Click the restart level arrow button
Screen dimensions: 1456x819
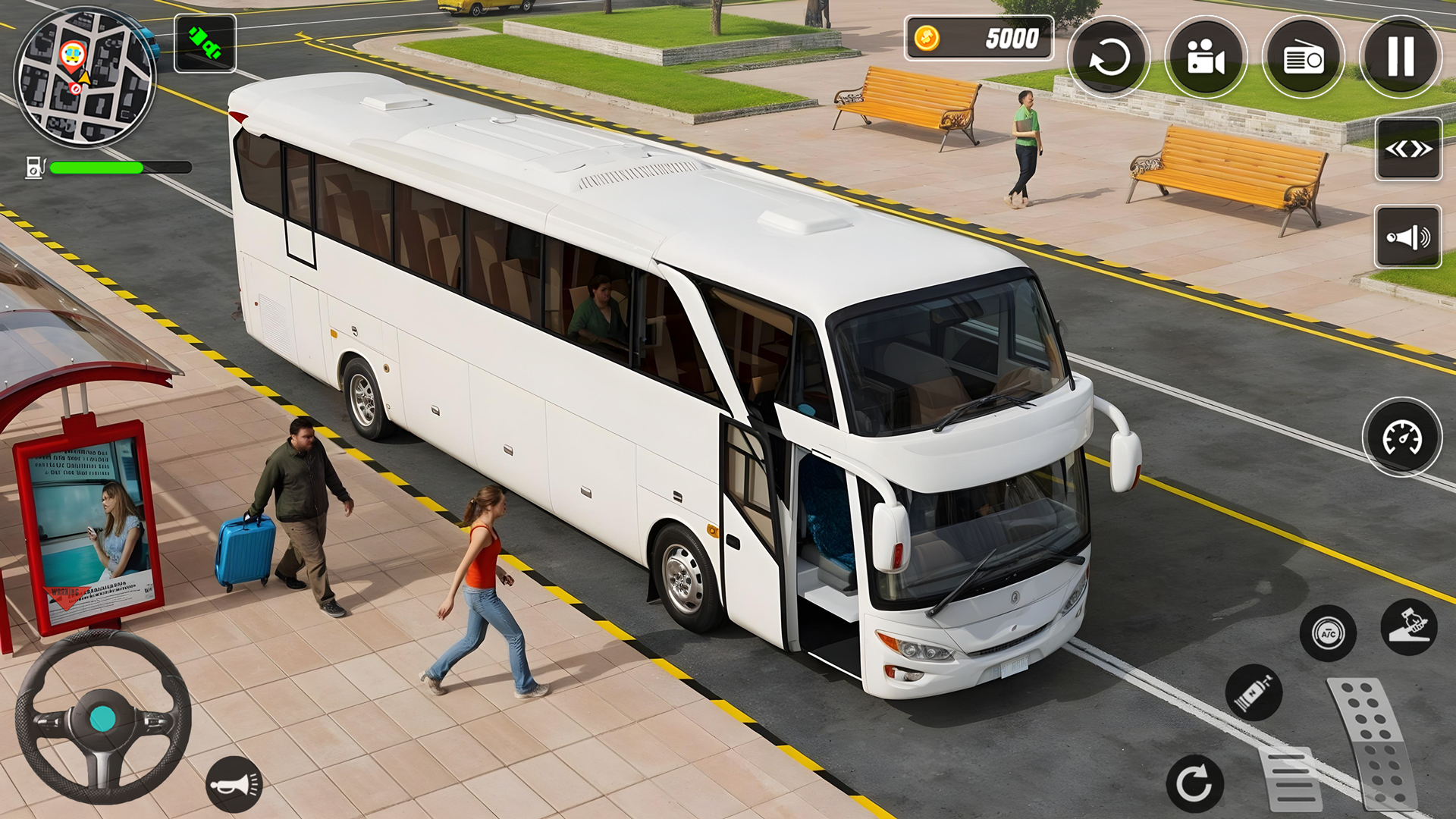pyautogui.click(x=1108, y=58)
